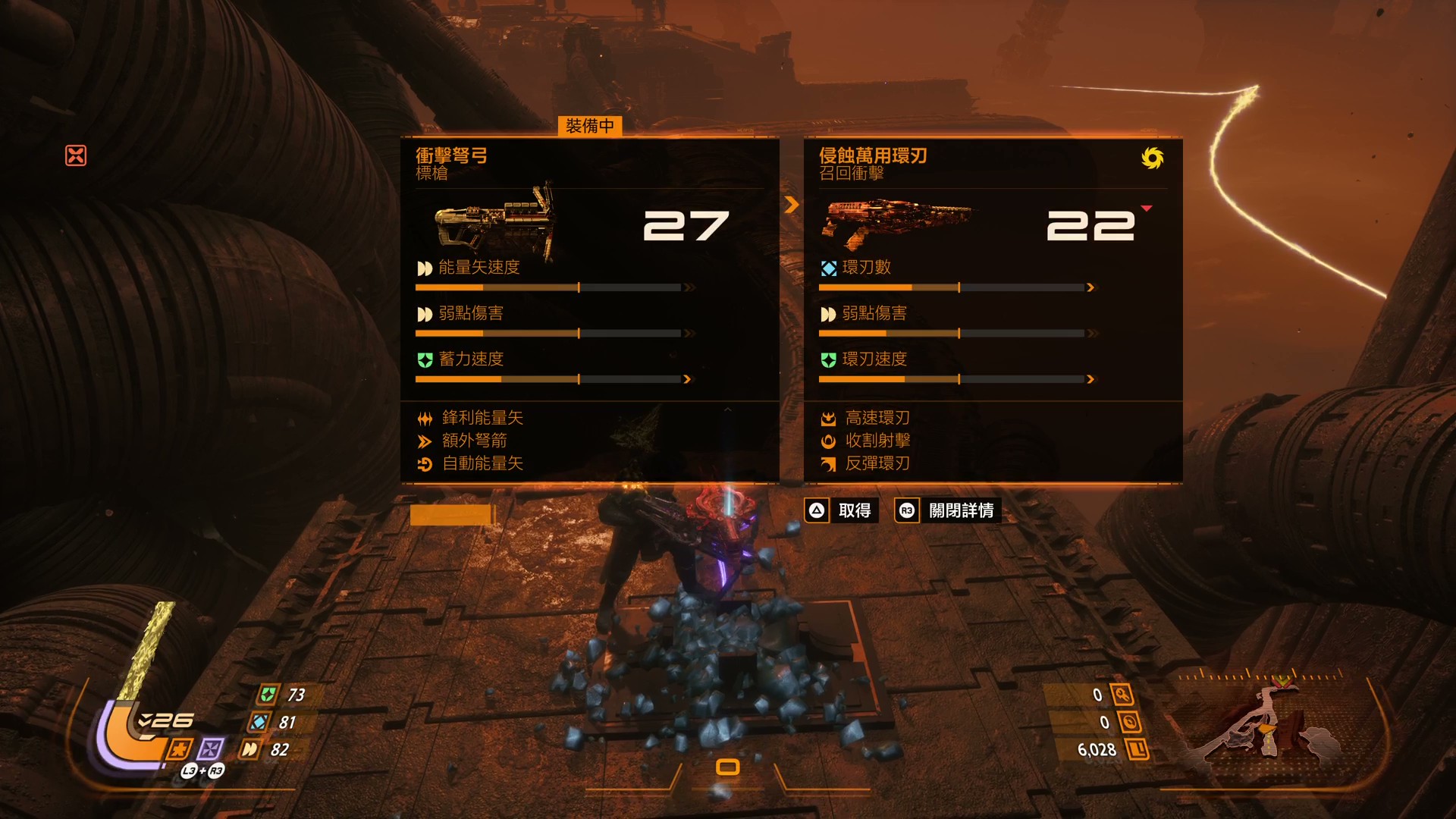Screen dimensions: 1456x819
Task: Click the 鋒利能量矢 trait entry
Action: coord(482,418)
